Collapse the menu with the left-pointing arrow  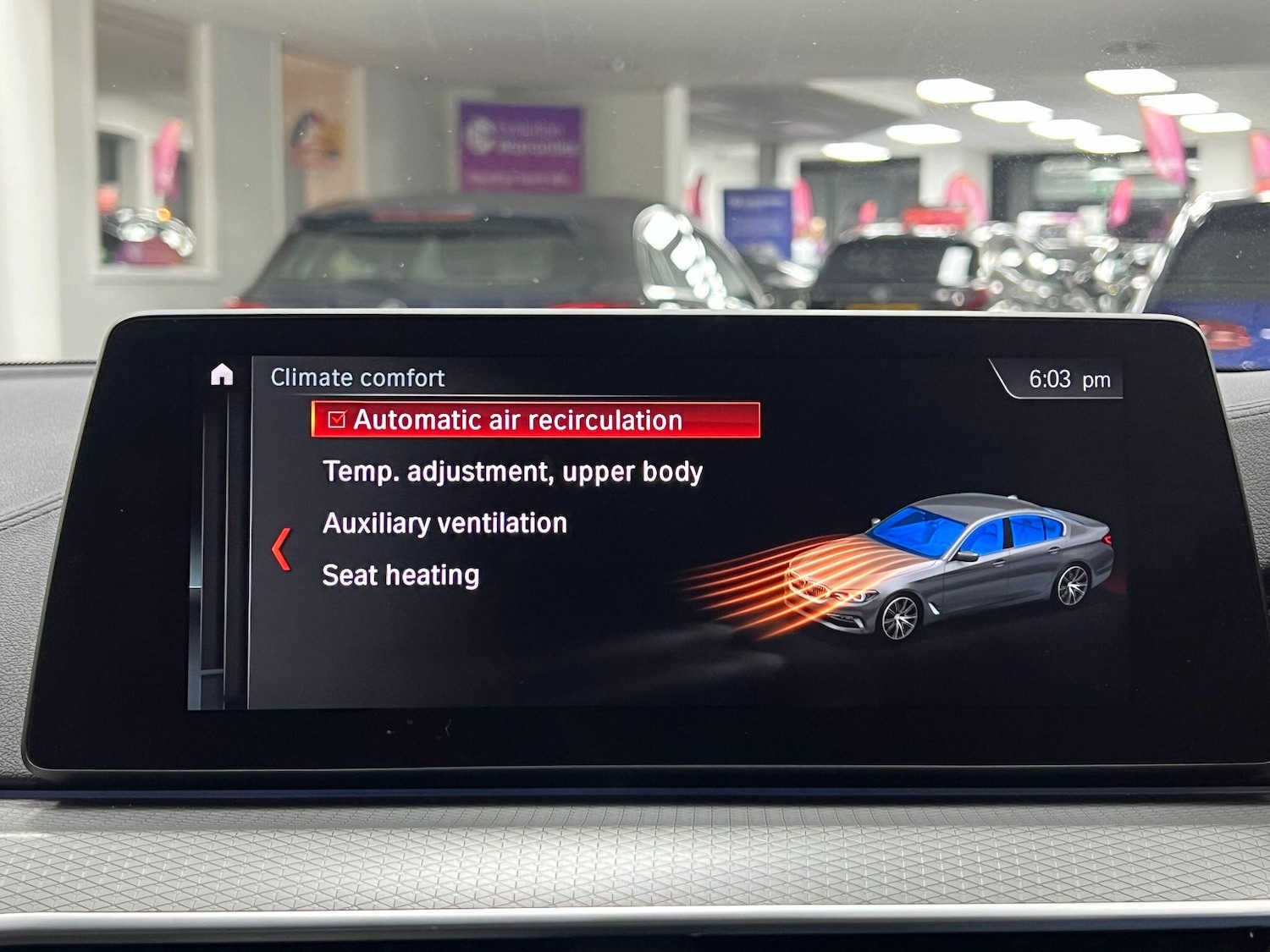click(x=279, y=551)
